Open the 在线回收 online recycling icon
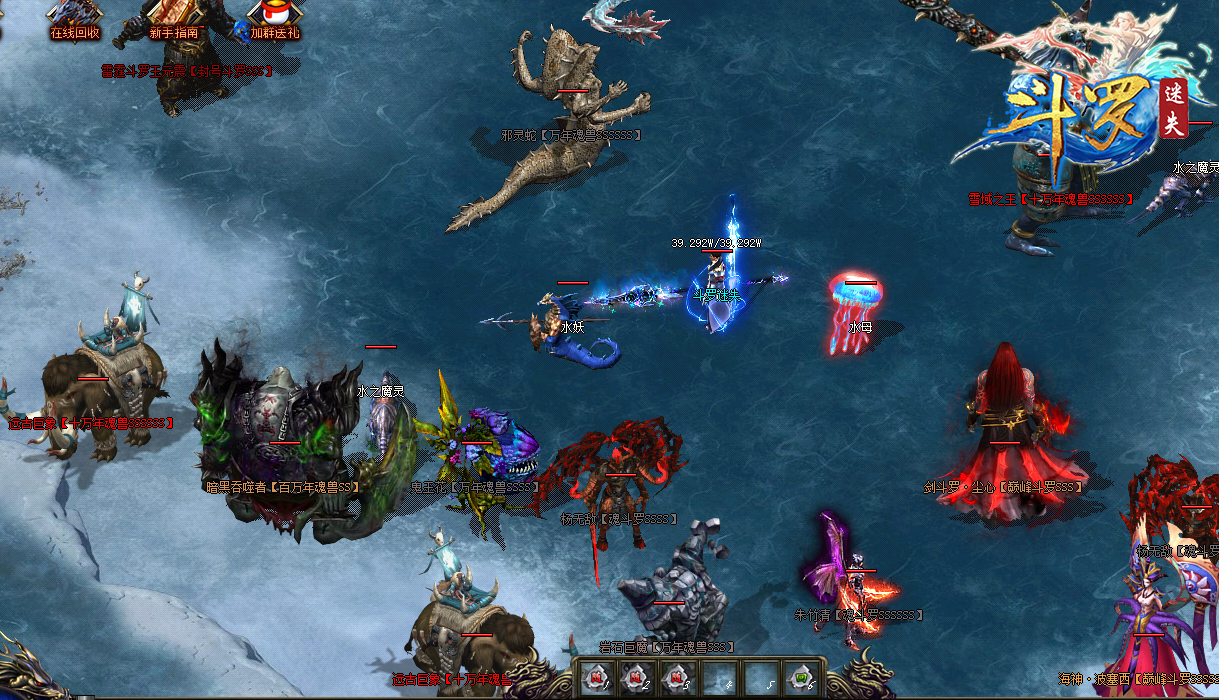This screenshot has width=1219, height=700. 75,18
